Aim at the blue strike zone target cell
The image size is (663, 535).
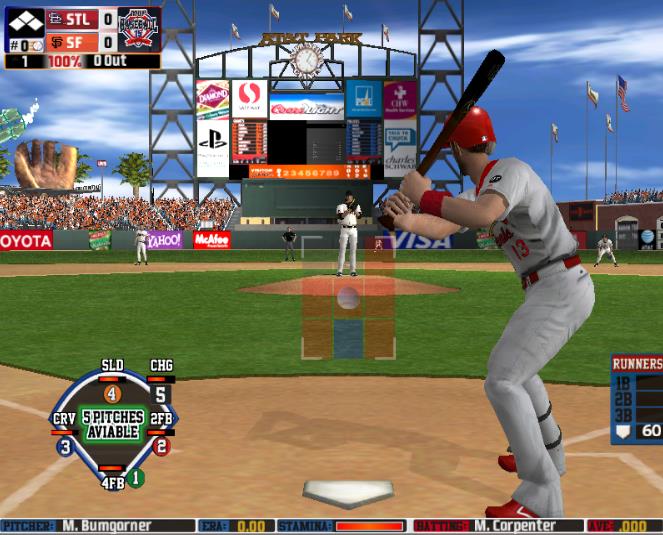click(348, 338)
